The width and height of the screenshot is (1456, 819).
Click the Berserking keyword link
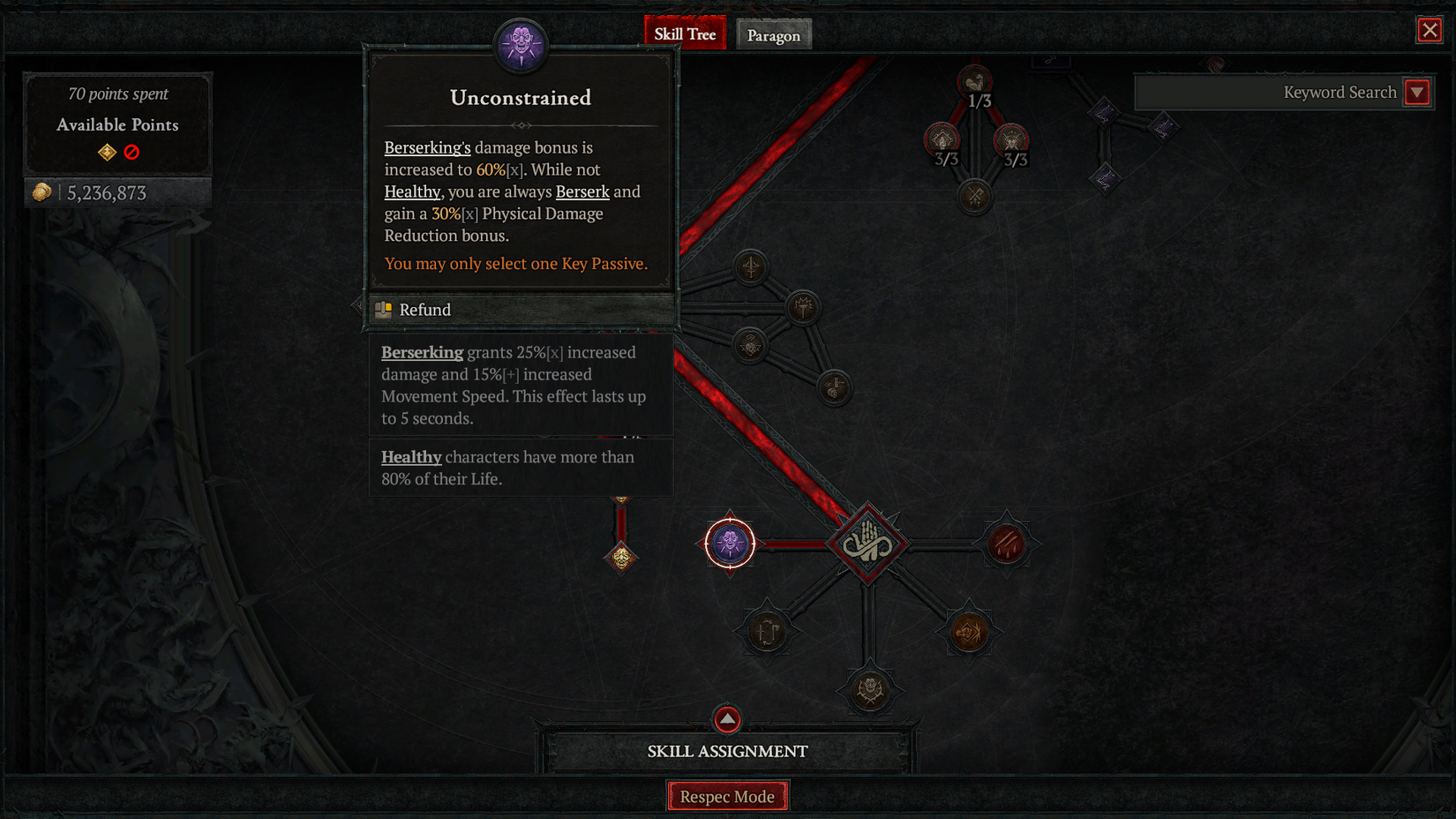(422, 352)
